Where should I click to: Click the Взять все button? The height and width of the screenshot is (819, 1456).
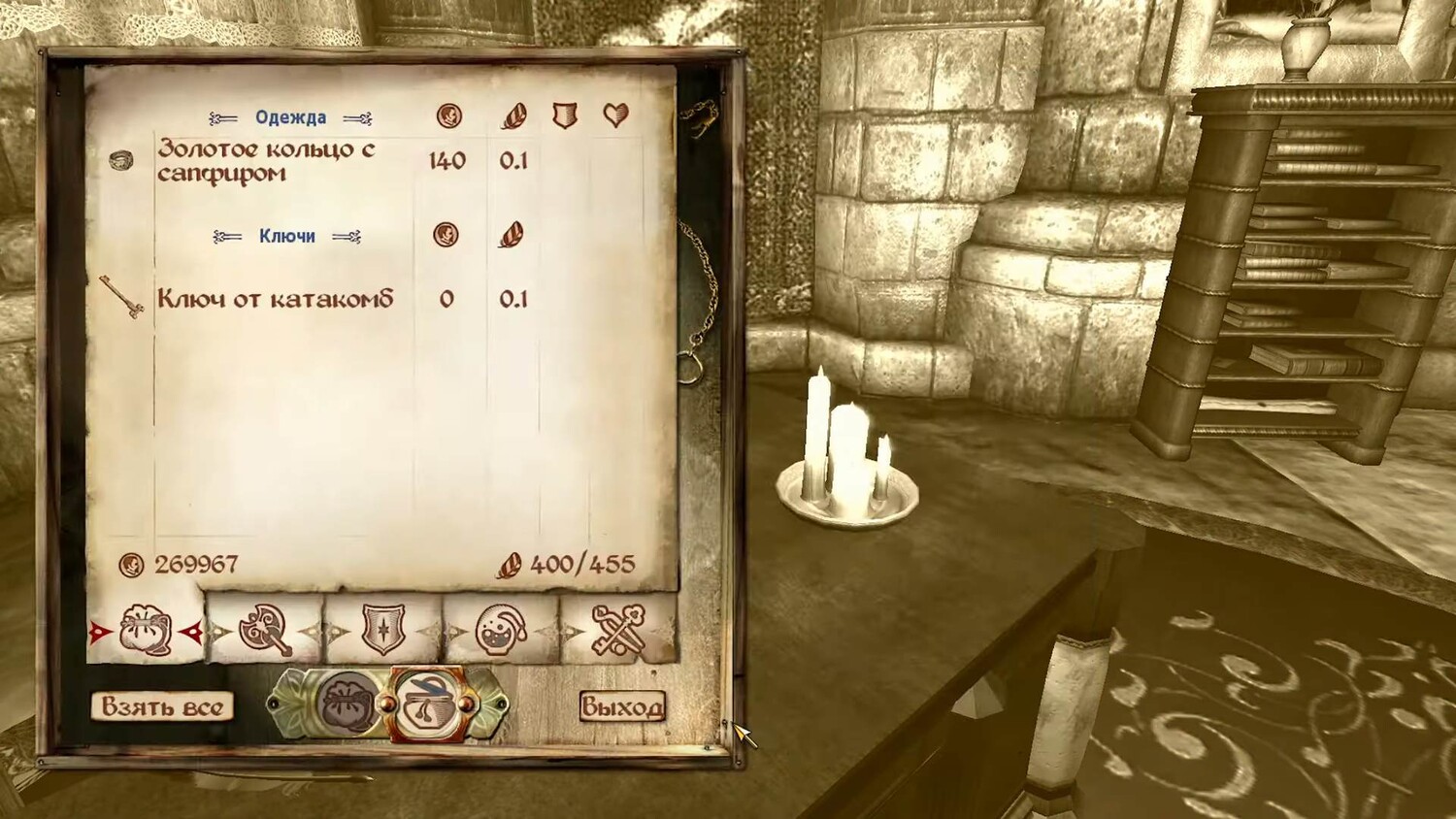(x=163, y=706)
